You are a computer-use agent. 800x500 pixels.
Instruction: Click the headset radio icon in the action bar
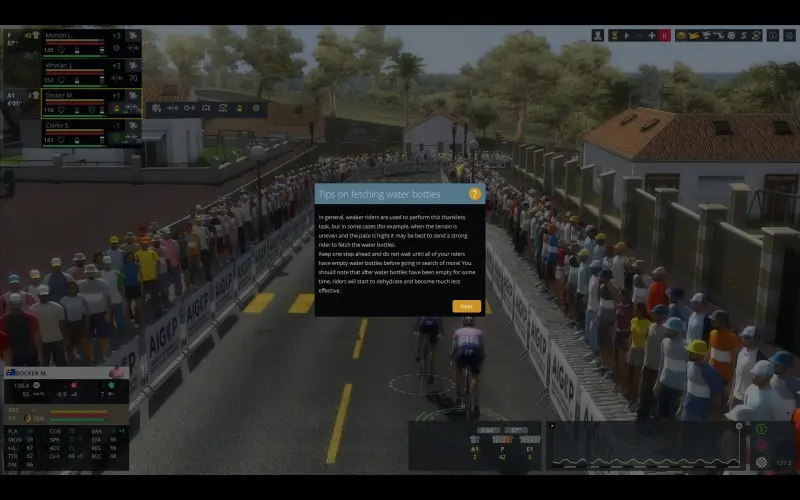click(x=205, y=108)
